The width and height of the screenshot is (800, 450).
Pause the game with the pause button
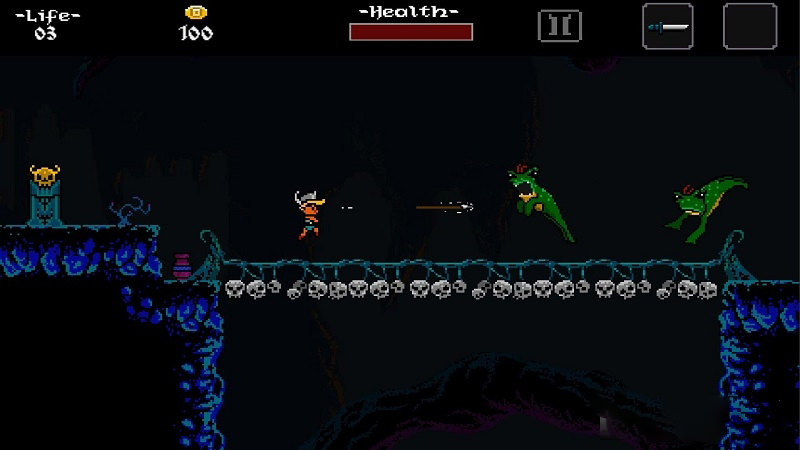click(x=559, y=26)
